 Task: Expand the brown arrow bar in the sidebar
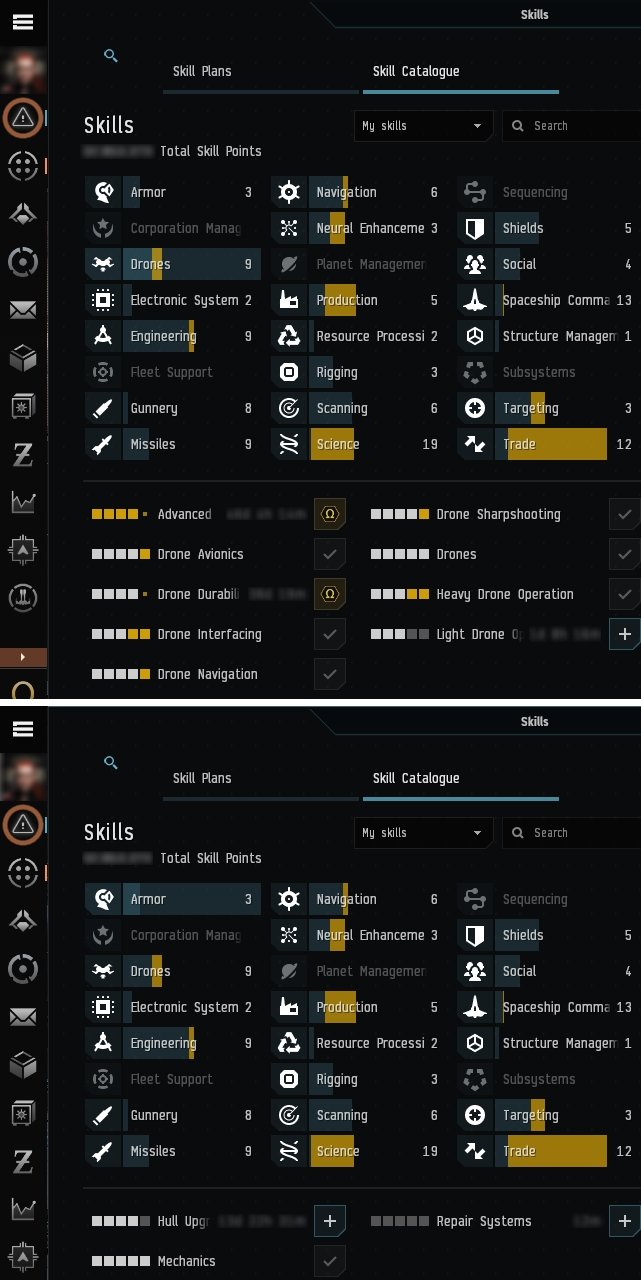coord(24,657)
